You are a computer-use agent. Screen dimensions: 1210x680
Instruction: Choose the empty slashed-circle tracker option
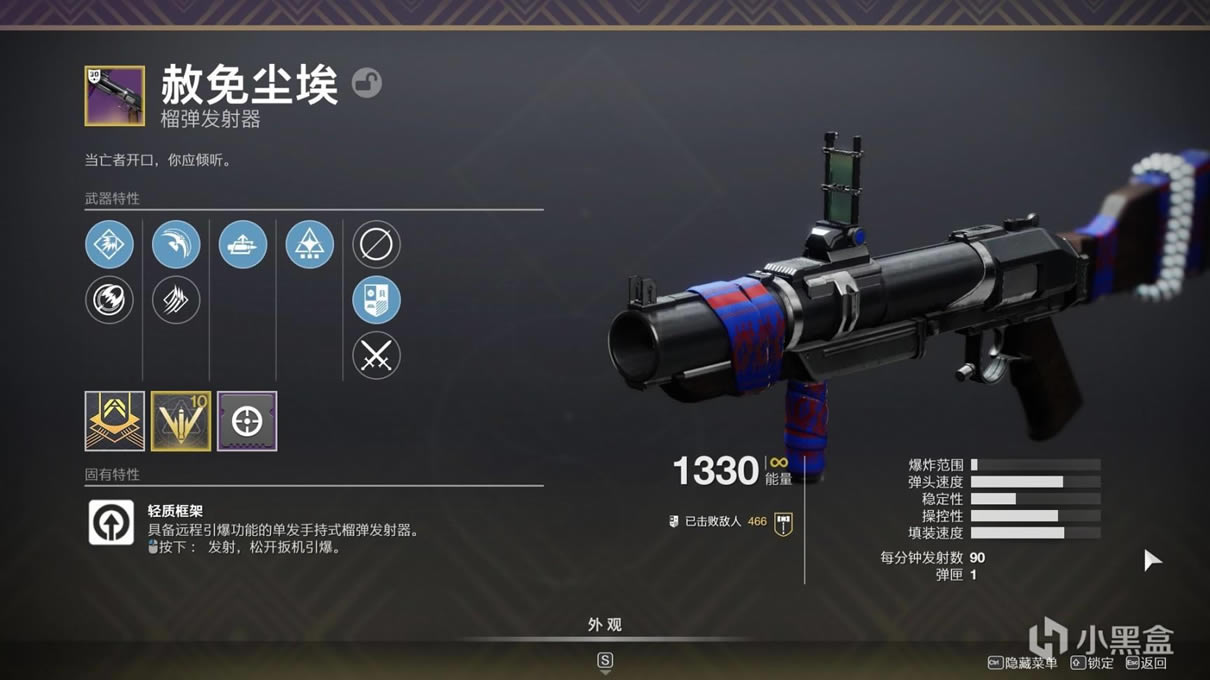click(376, 244)
